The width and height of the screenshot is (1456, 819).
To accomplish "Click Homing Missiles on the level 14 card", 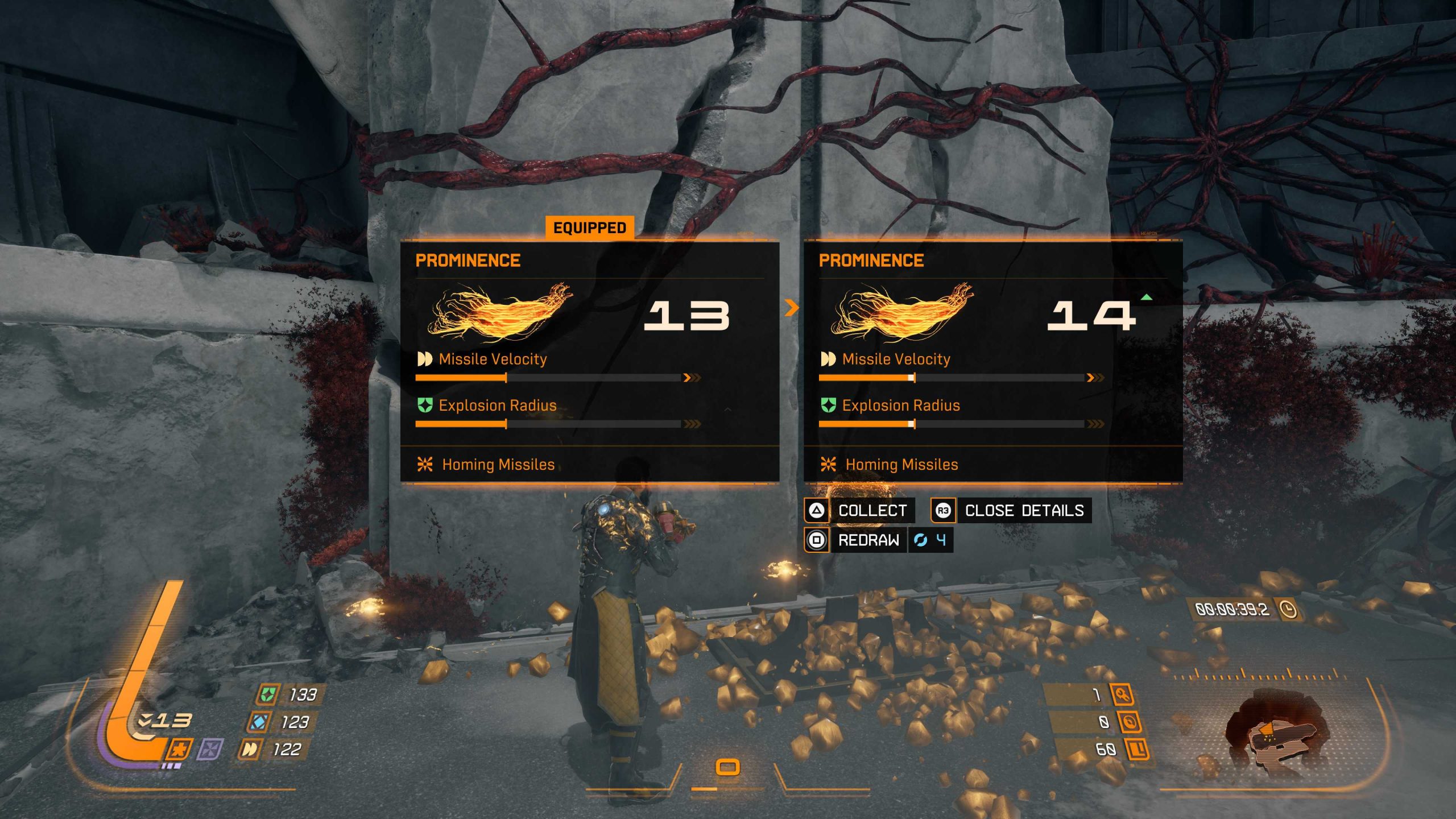I will click(x=901, y=465).
